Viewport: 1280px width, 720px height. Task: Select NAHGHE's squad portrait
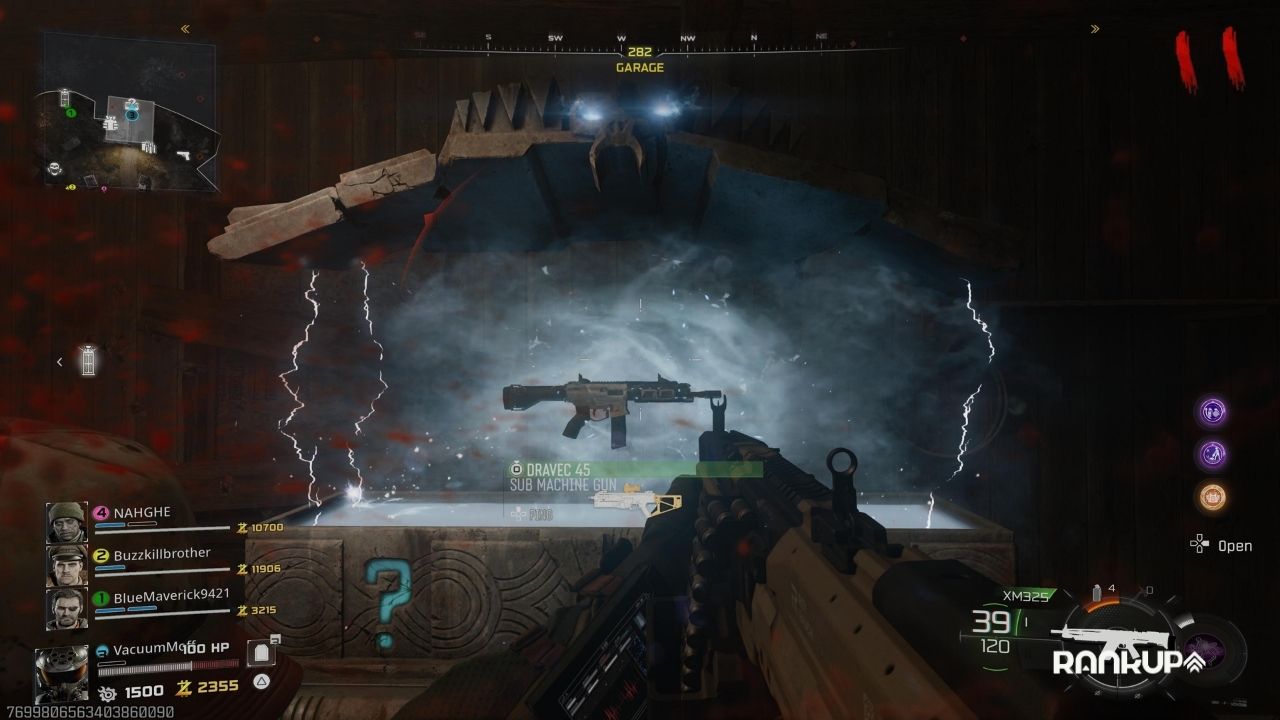click(x=66, y=523)
